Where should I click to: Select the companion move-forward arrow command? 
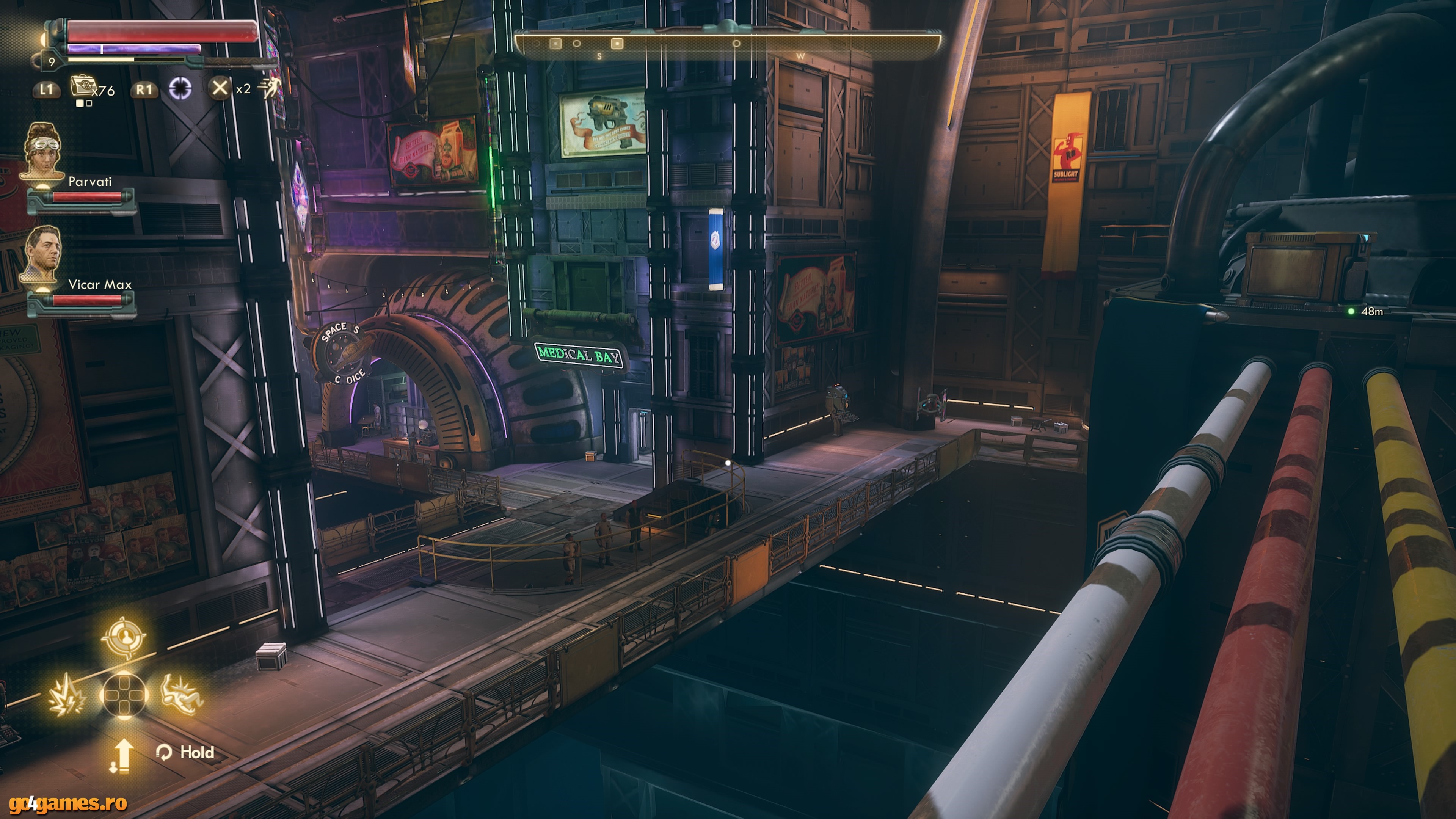tap(121, 756)
